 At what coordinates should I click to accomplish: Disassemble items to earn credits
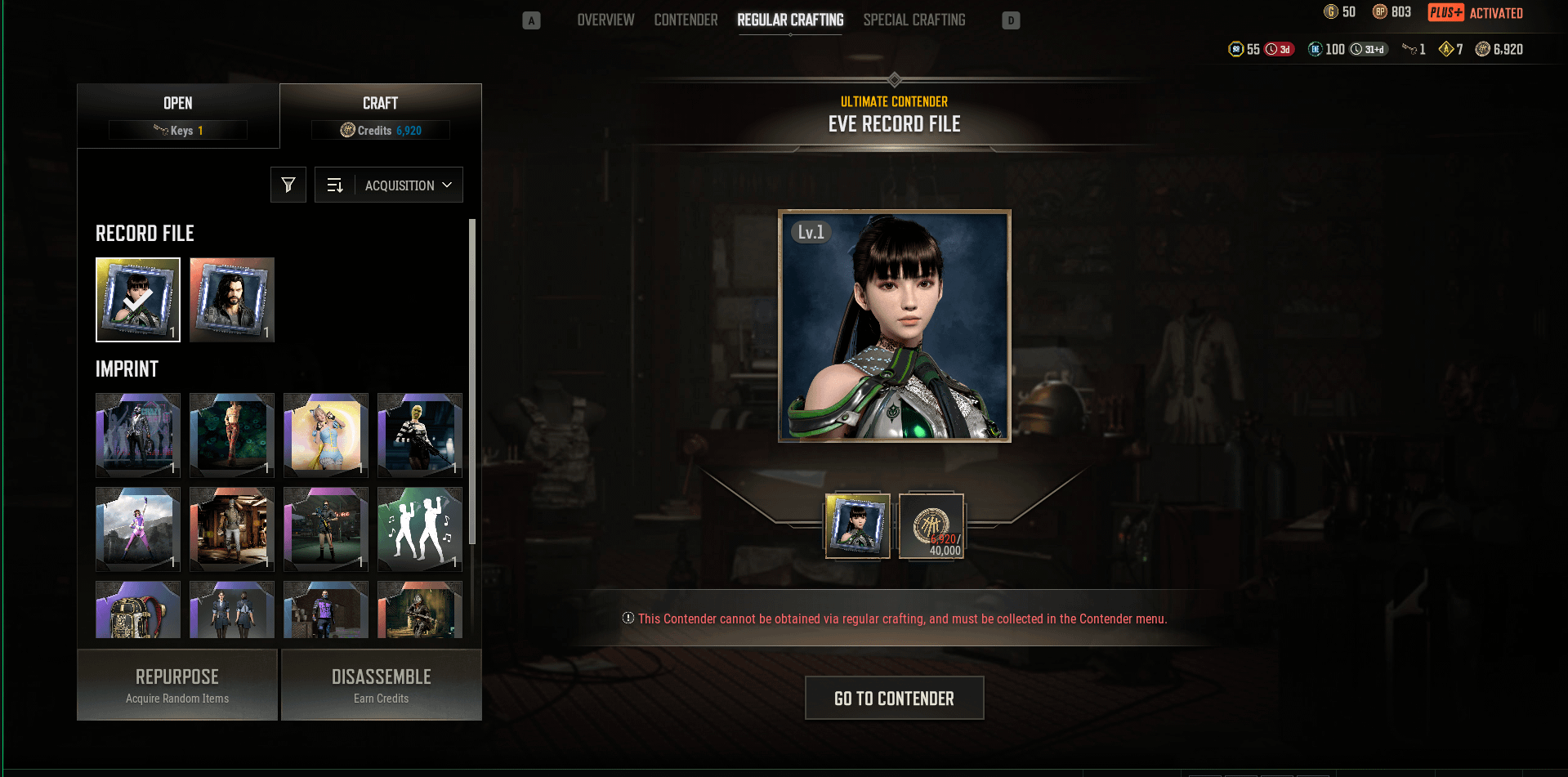[x=382, y=685]
